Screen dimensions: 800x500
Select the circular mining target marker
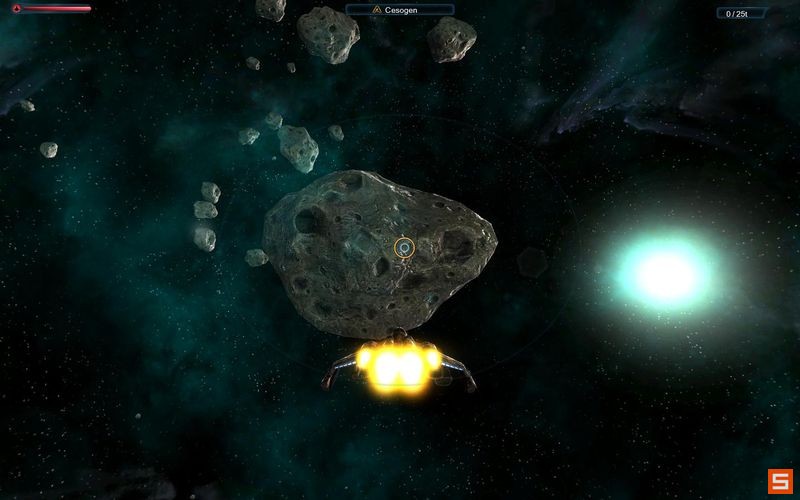[404, 247]
